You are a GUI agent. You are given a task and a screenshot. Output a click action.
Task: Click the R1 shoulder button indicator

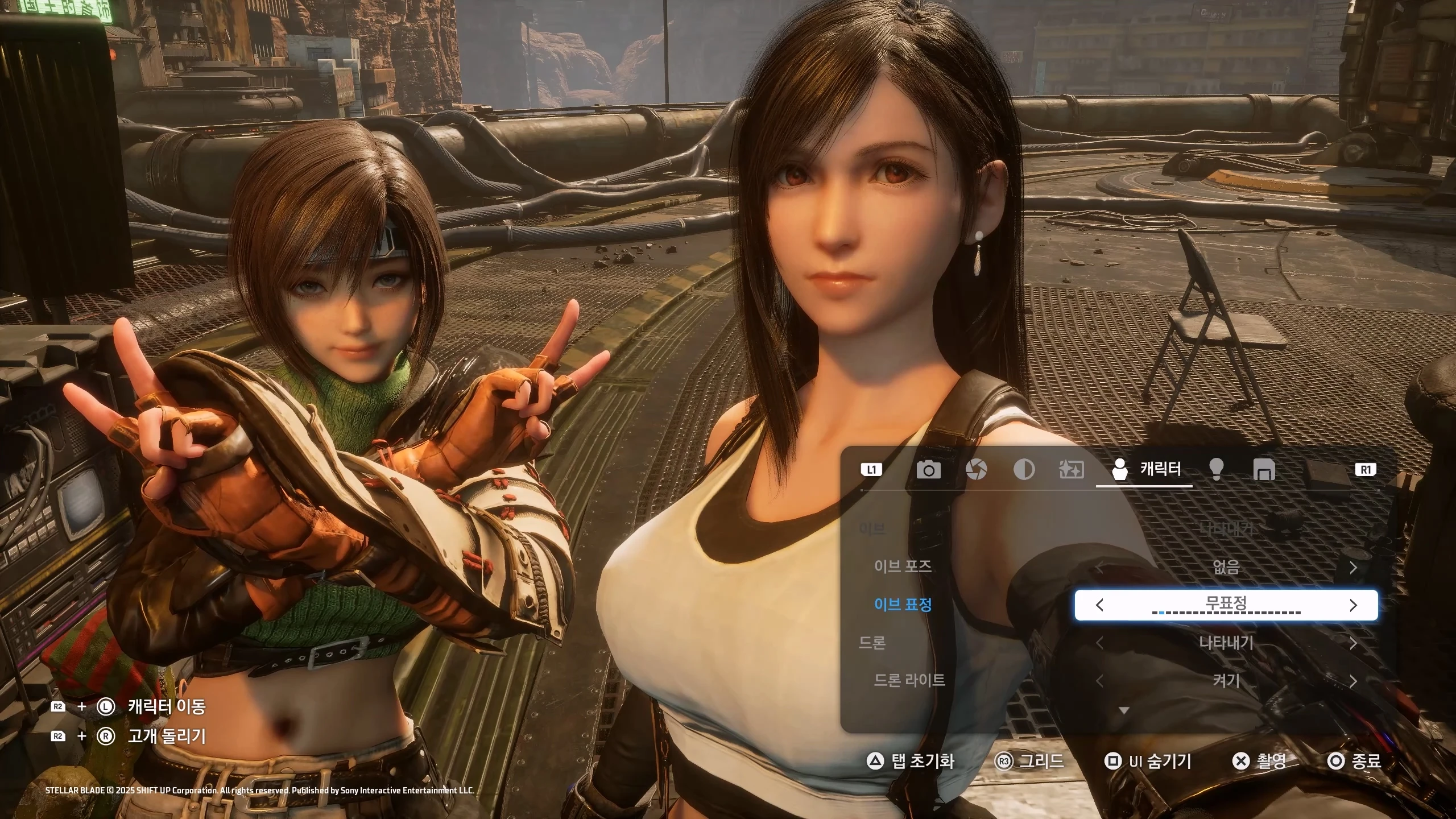(1364, 470)
